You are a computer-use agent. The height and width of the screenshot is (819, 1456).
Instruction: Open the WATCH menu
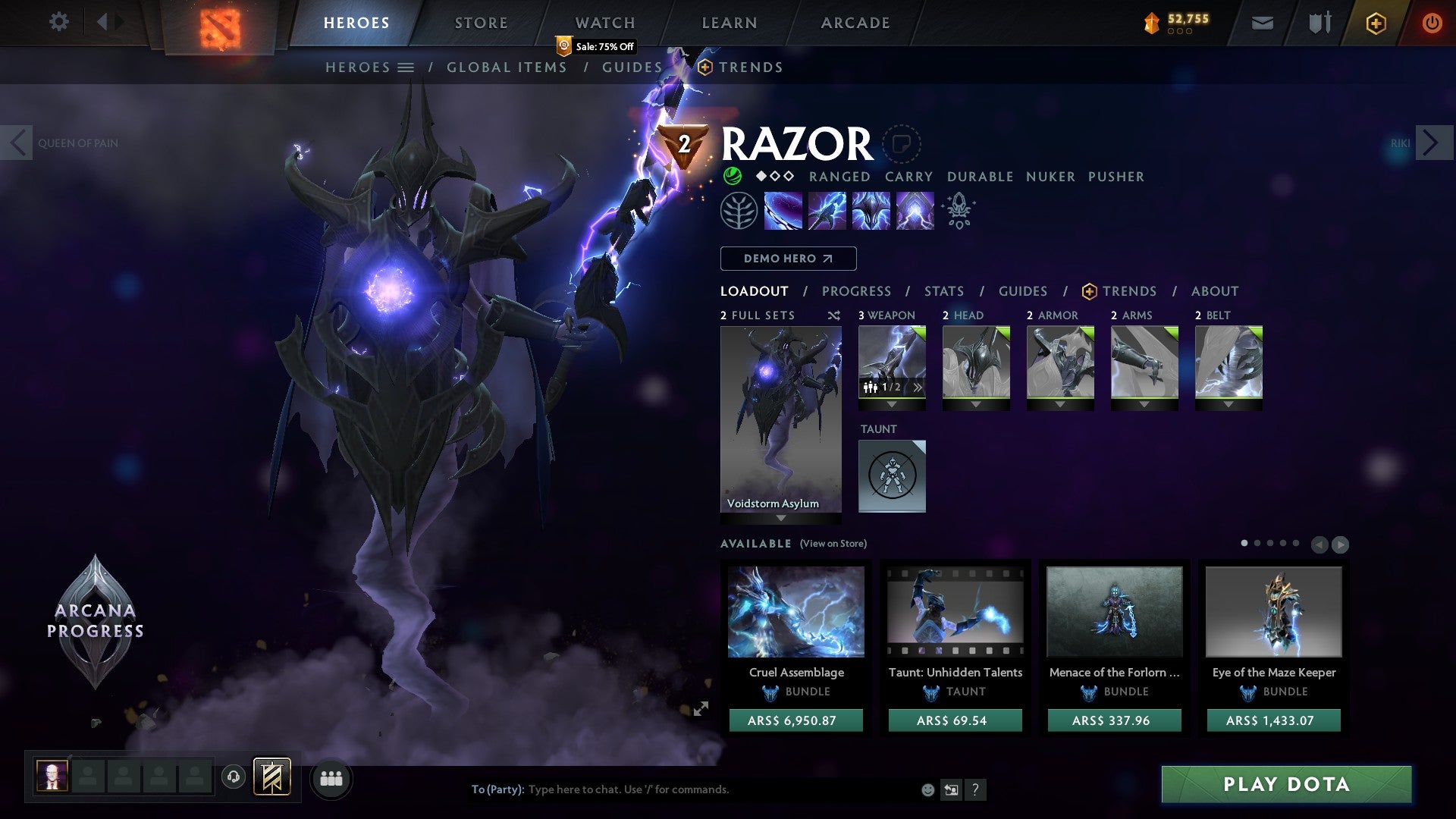coord(604,22)
